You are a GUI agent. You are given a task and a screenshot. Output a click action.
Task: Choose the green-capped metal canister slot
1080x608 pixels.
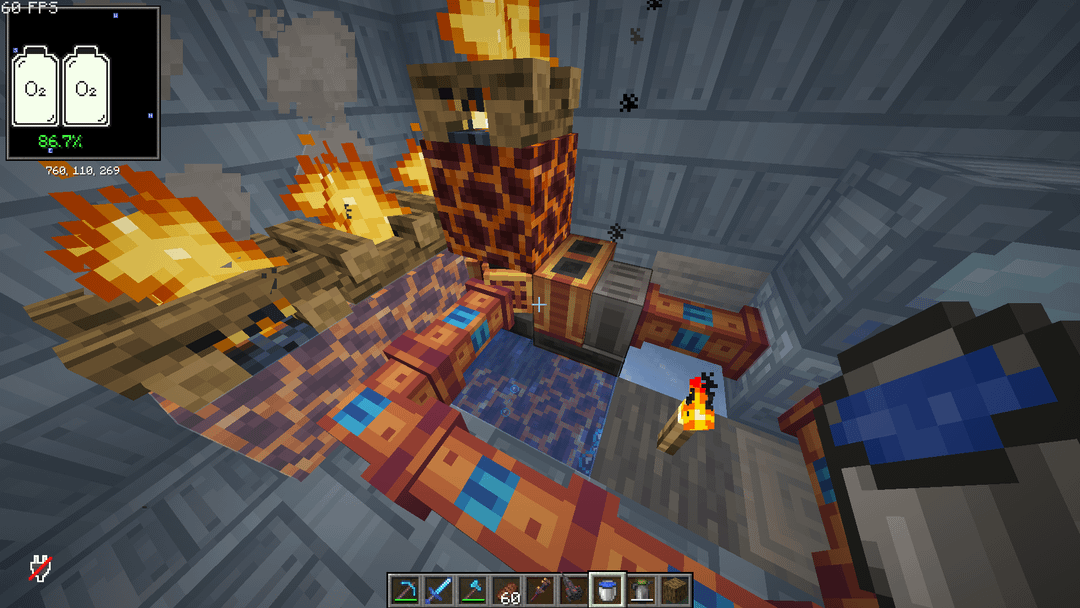[x=642, y=590]
